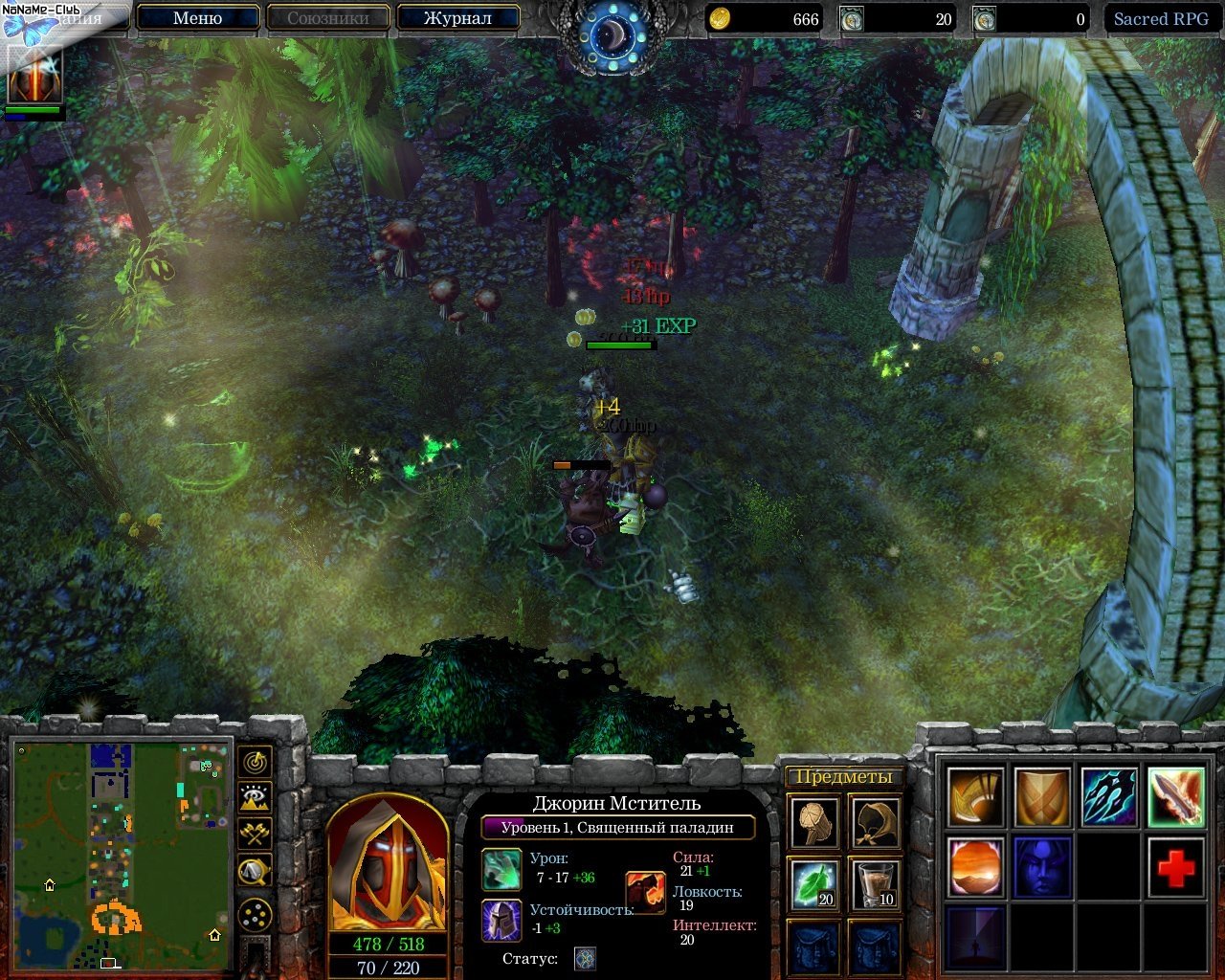1225x980 pixels.
Task: Activate the orange sunset orb ability
Action: [x=976, y=867]
